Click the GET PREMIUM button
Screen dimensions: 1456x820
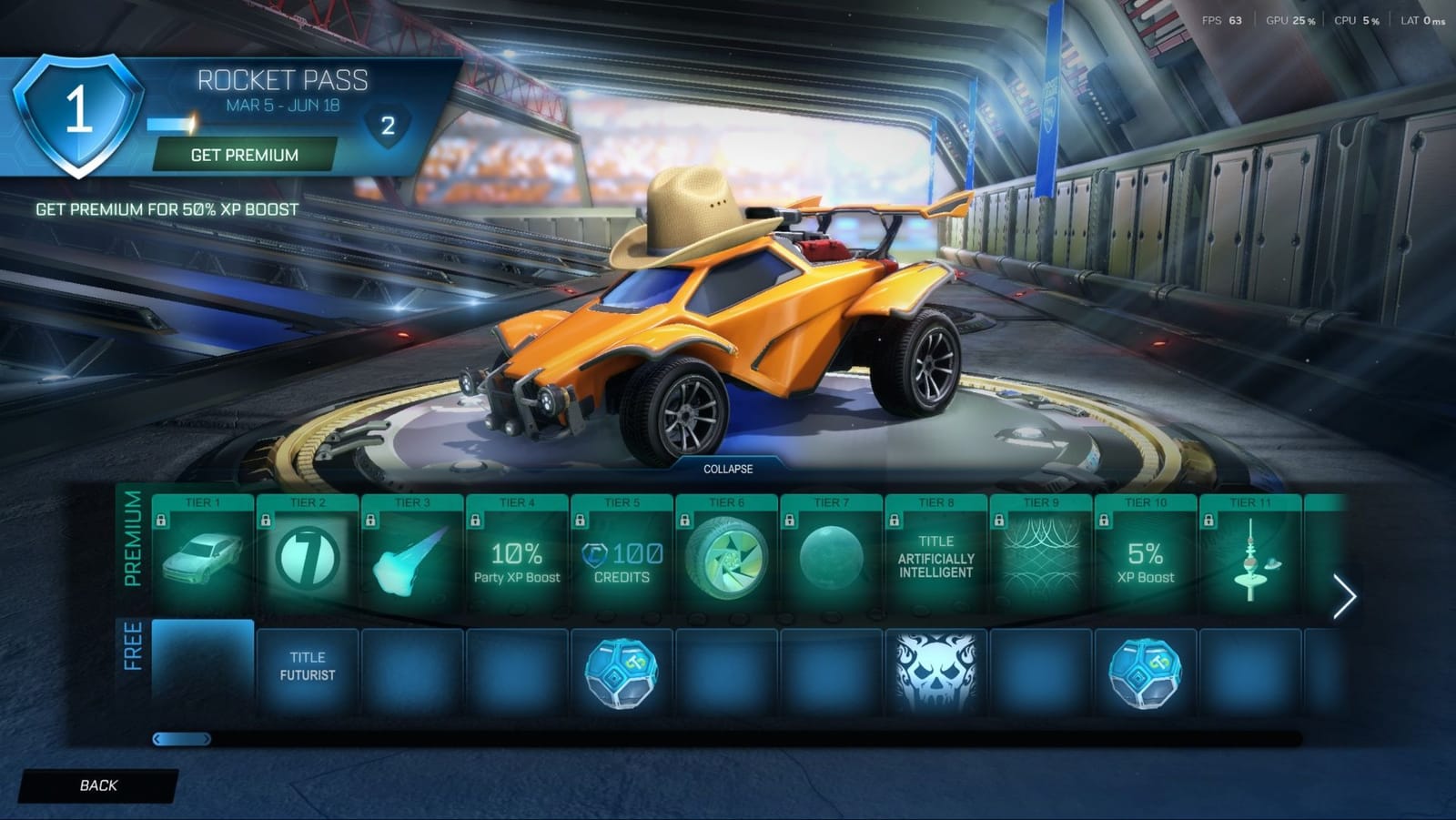[x=242, y=155]
